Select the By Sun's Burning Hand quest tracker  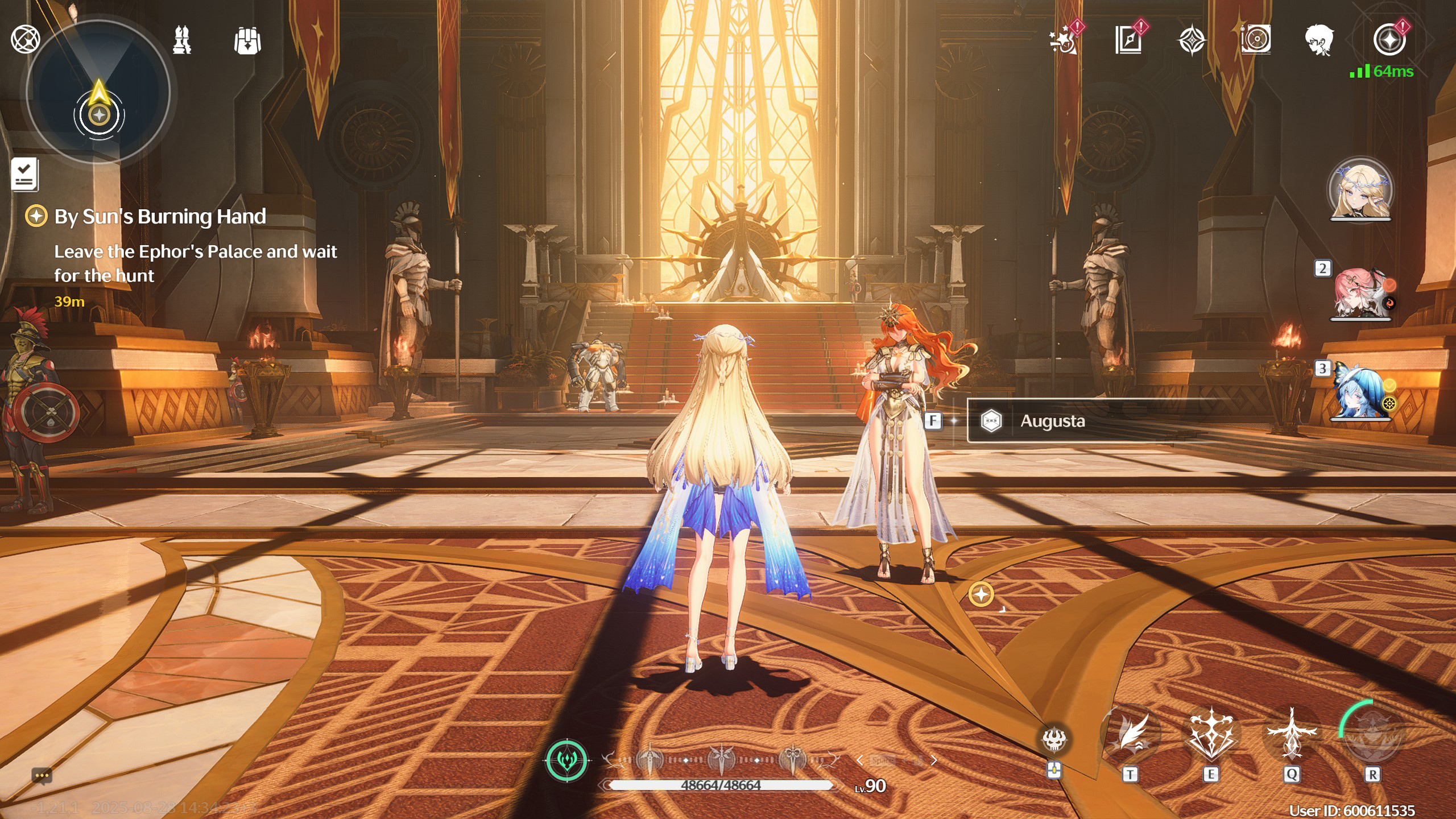(x=160, y=217)
